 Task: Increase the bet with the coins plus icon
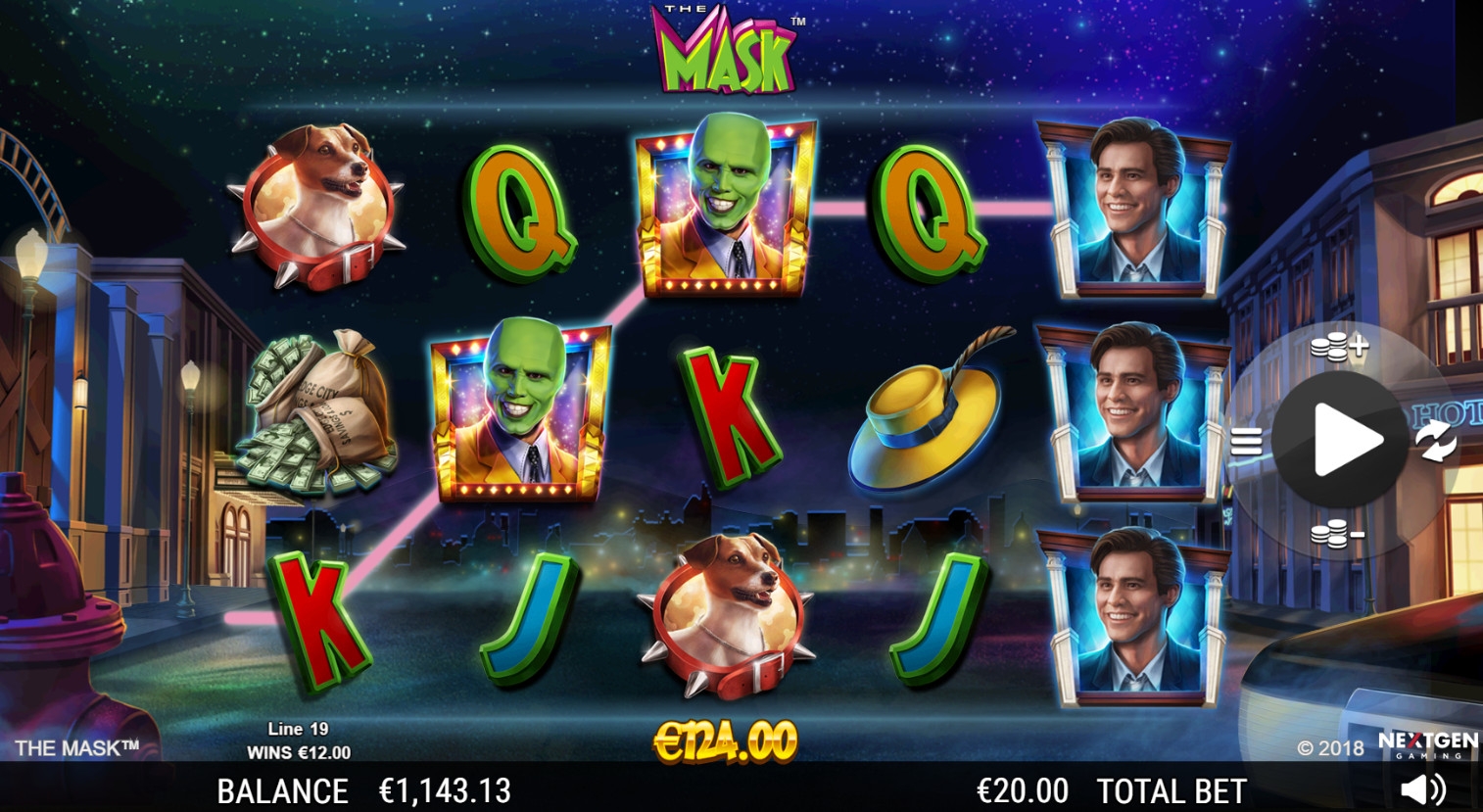coord(1338,347)
